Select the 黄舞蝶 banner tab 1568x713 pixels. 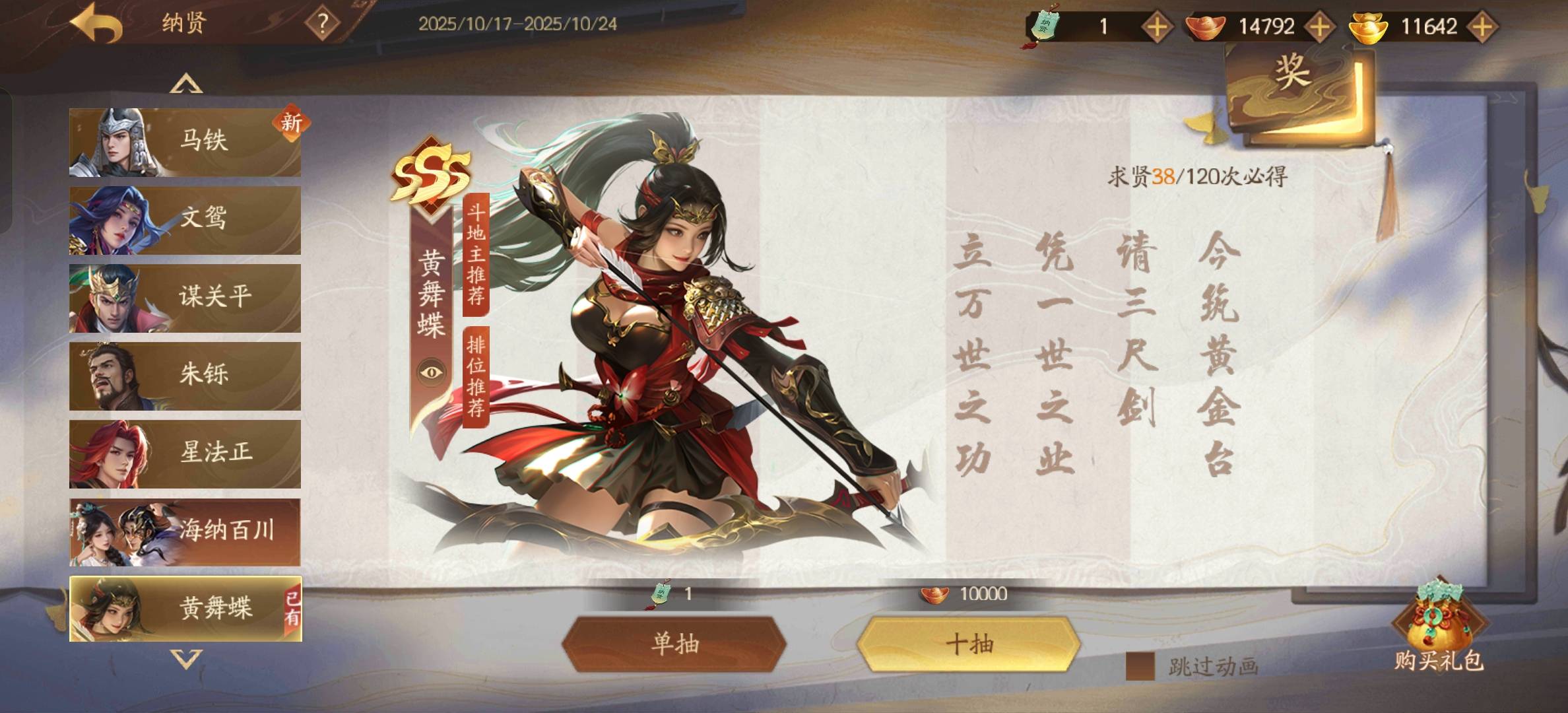tap(185, 609)
